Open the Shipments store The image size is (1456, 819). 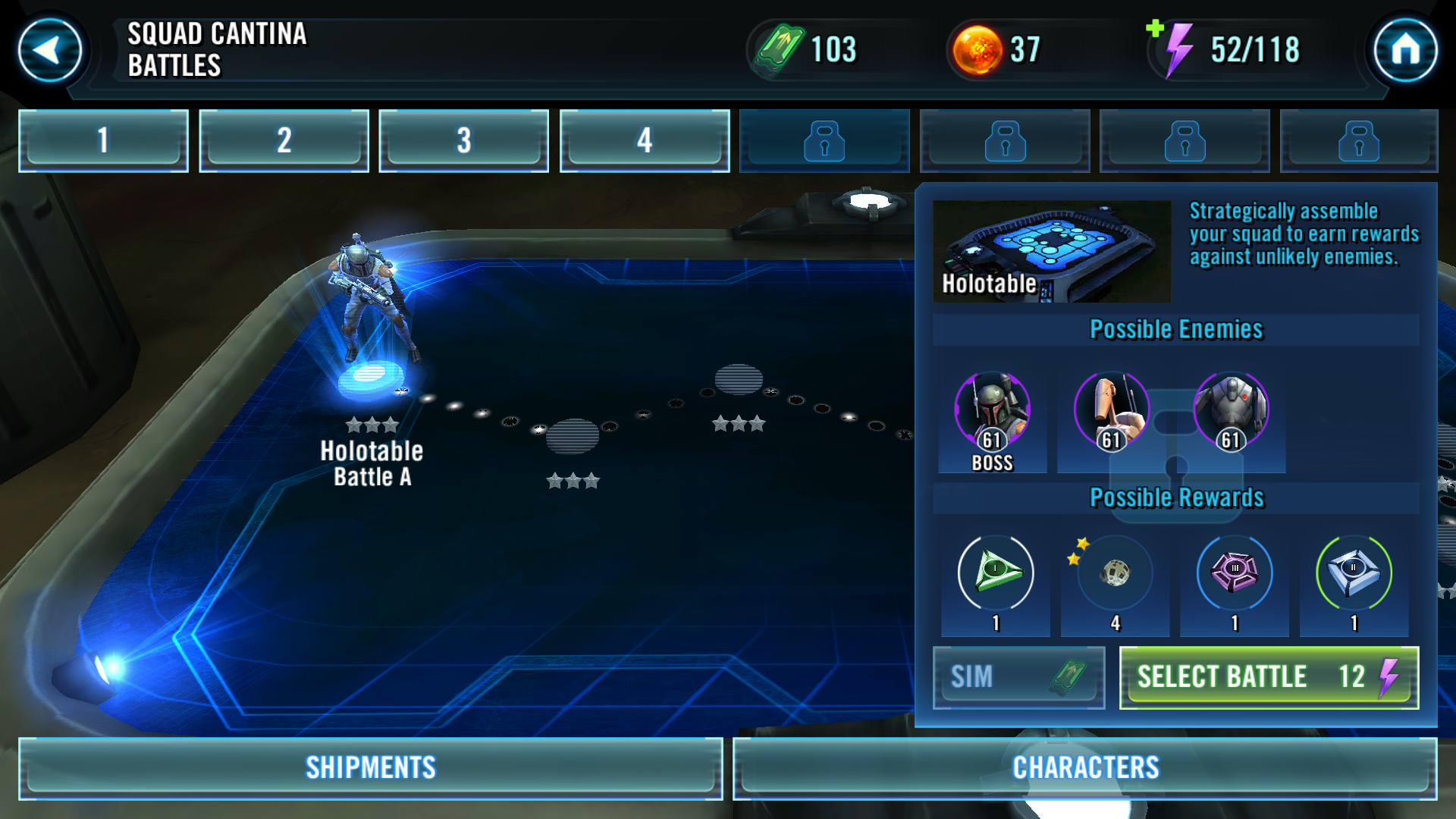click(x=371, y=767)
